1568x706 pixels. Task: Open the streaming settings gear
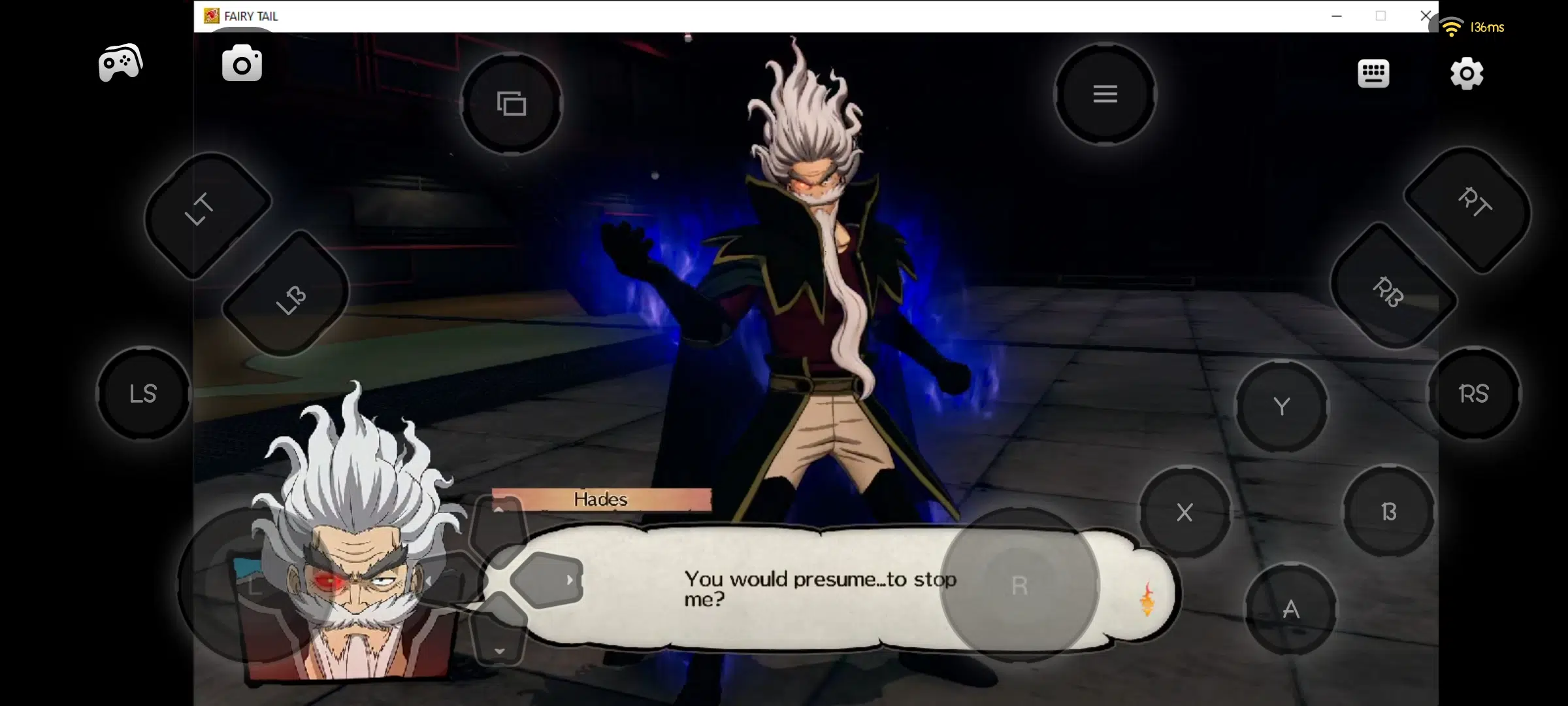pos(1467,73)
